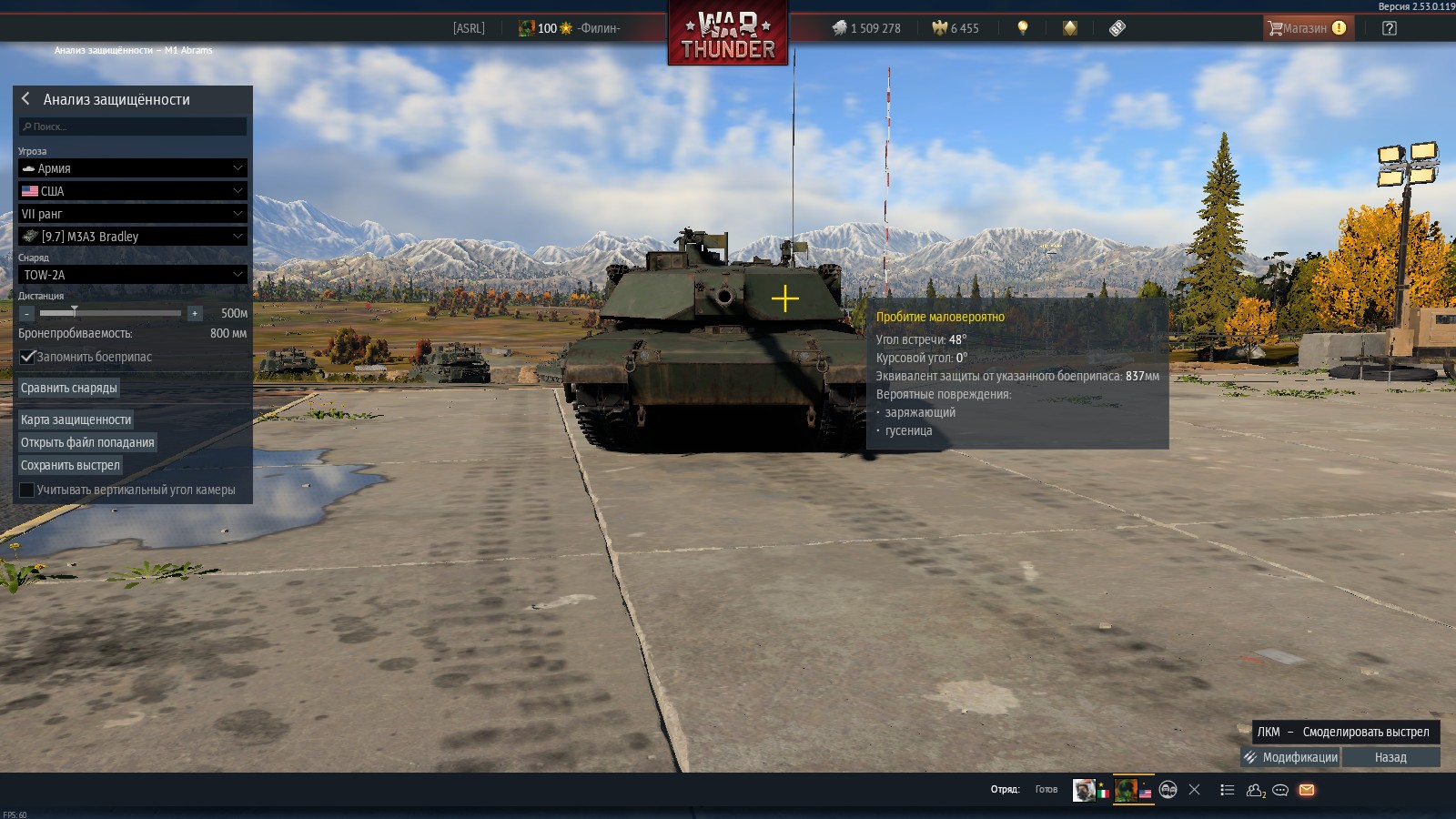Increase distance with the plus button
This screenshot has height=819, width=1456.
pyautogui.click(x=194, y=313)
